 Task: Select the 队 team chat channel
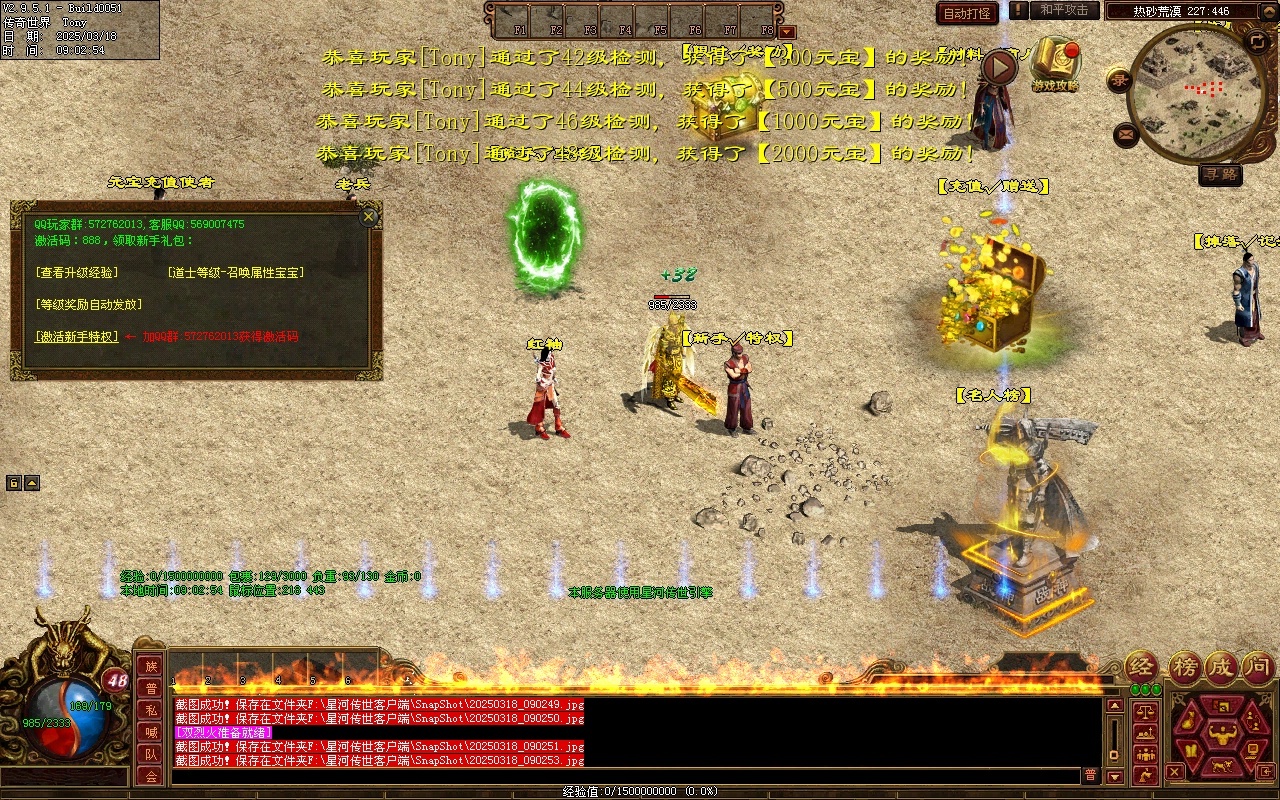click(x=150, y=754)
